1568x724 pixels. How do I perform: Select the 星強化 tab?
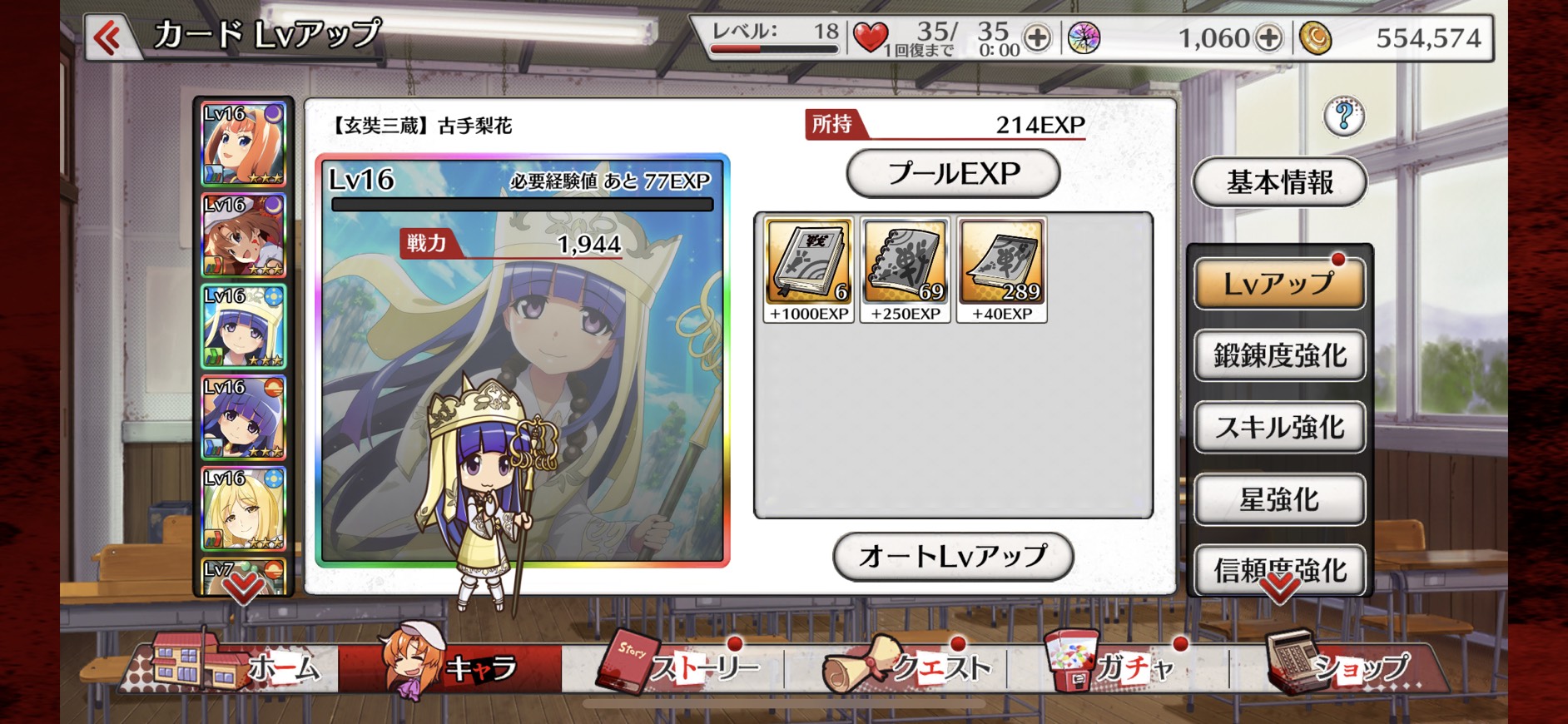(x=1279, y=499)
